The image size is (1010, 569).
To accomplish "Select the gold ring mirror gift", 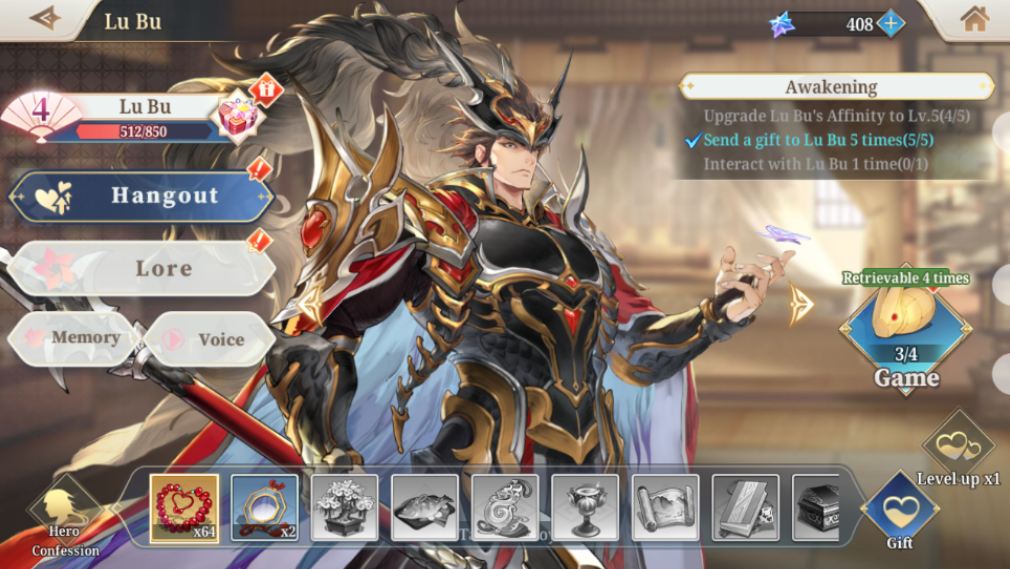I will (x=265, y=508).
